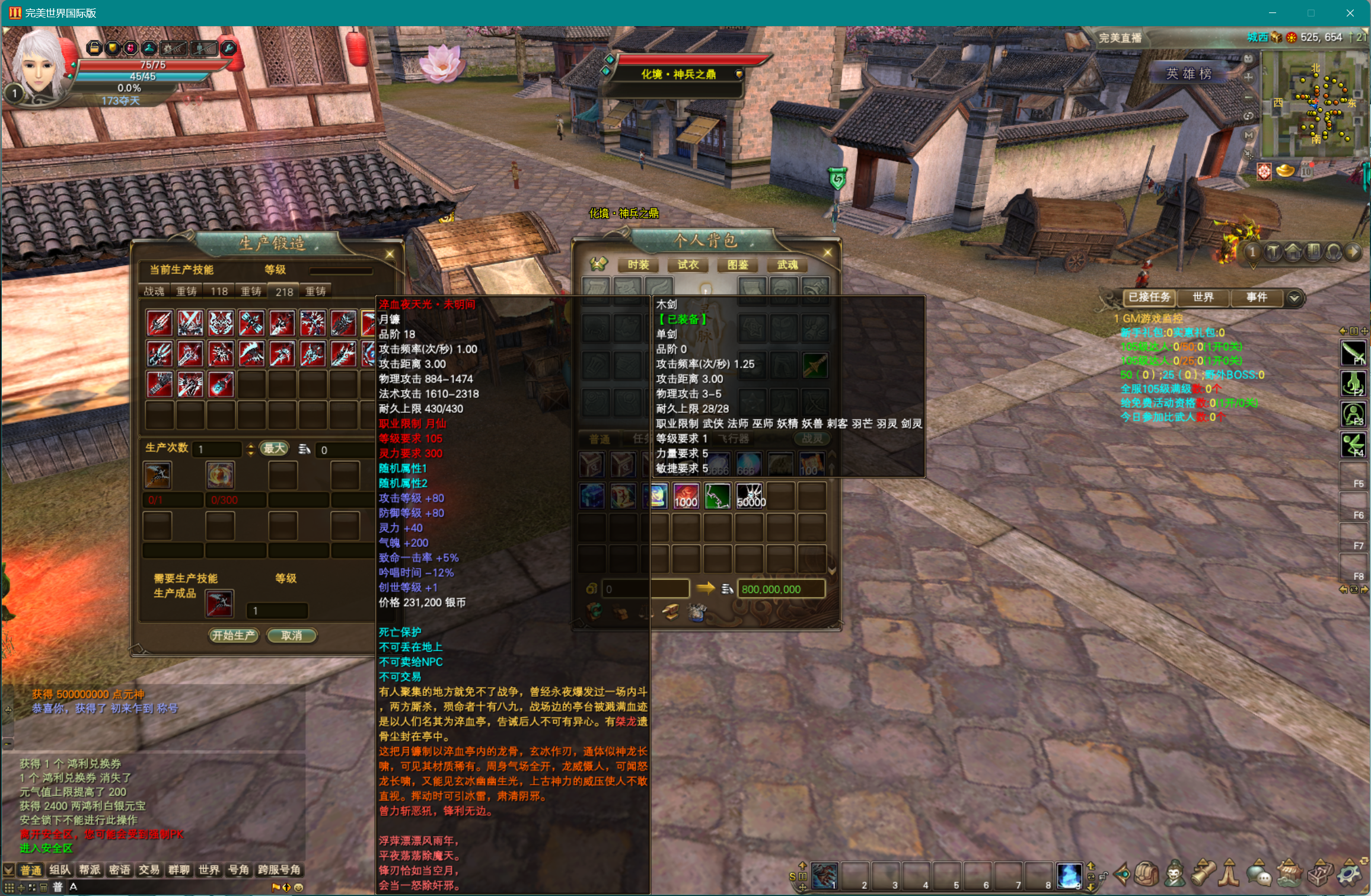
Task: Start production with the 开始生产 button
Action: [x=234, y=635]
